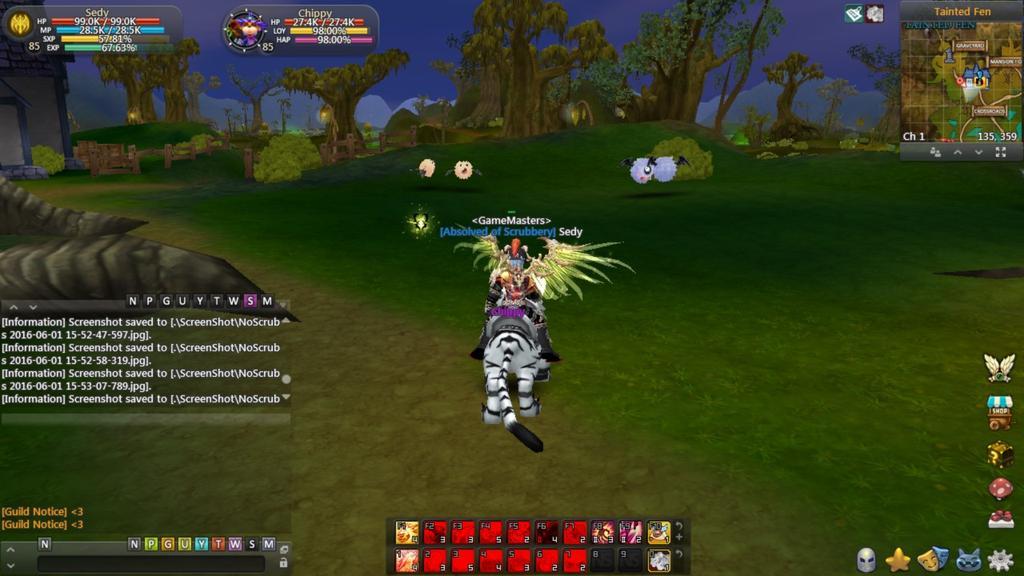The height and width of the screenshot is (576, 1024).
Task: Click the minimap's down arrow button
Action: pyautogui.click(x=978, y=153)
